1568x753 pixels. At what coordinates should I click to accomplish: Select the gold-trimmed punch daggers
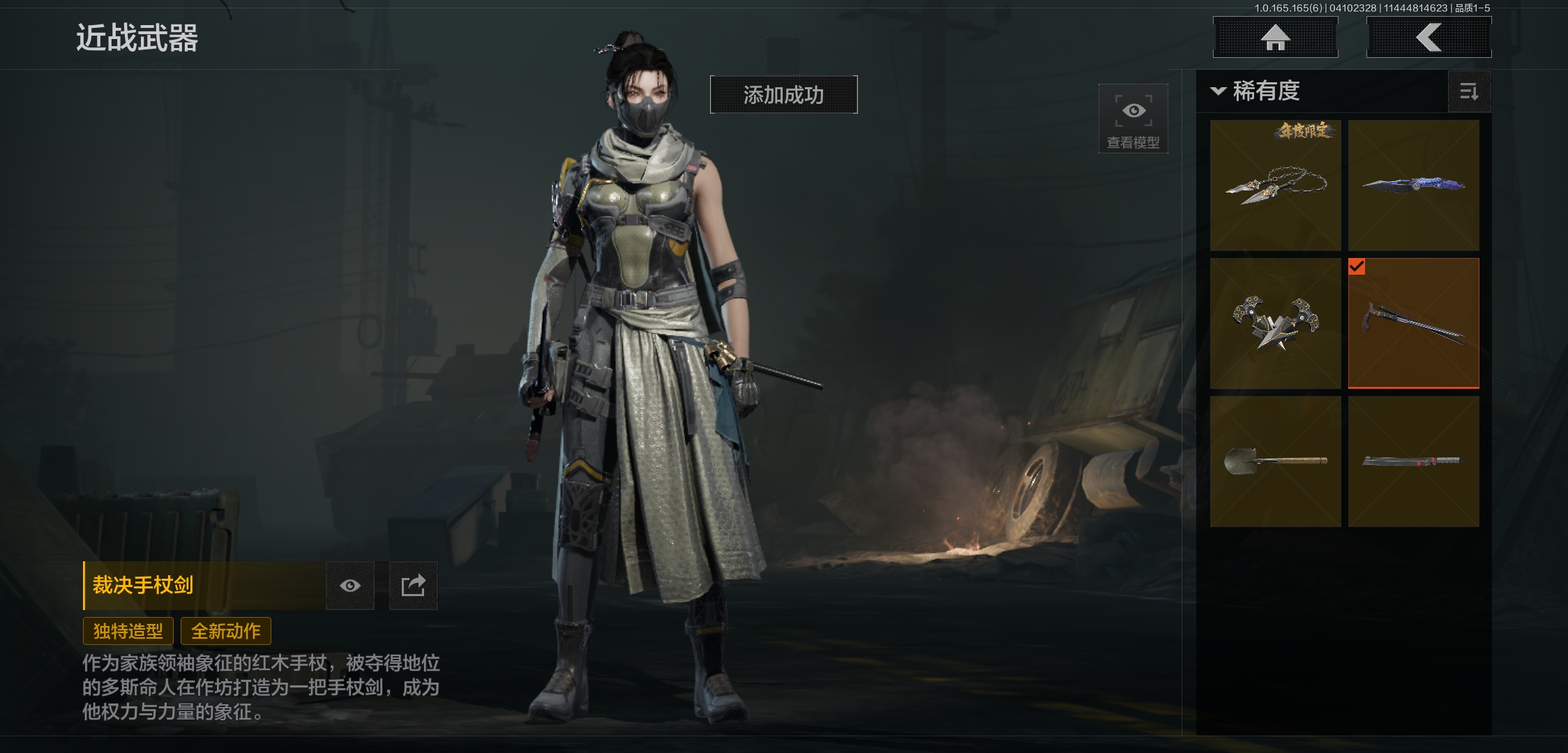pos(1275,324)
